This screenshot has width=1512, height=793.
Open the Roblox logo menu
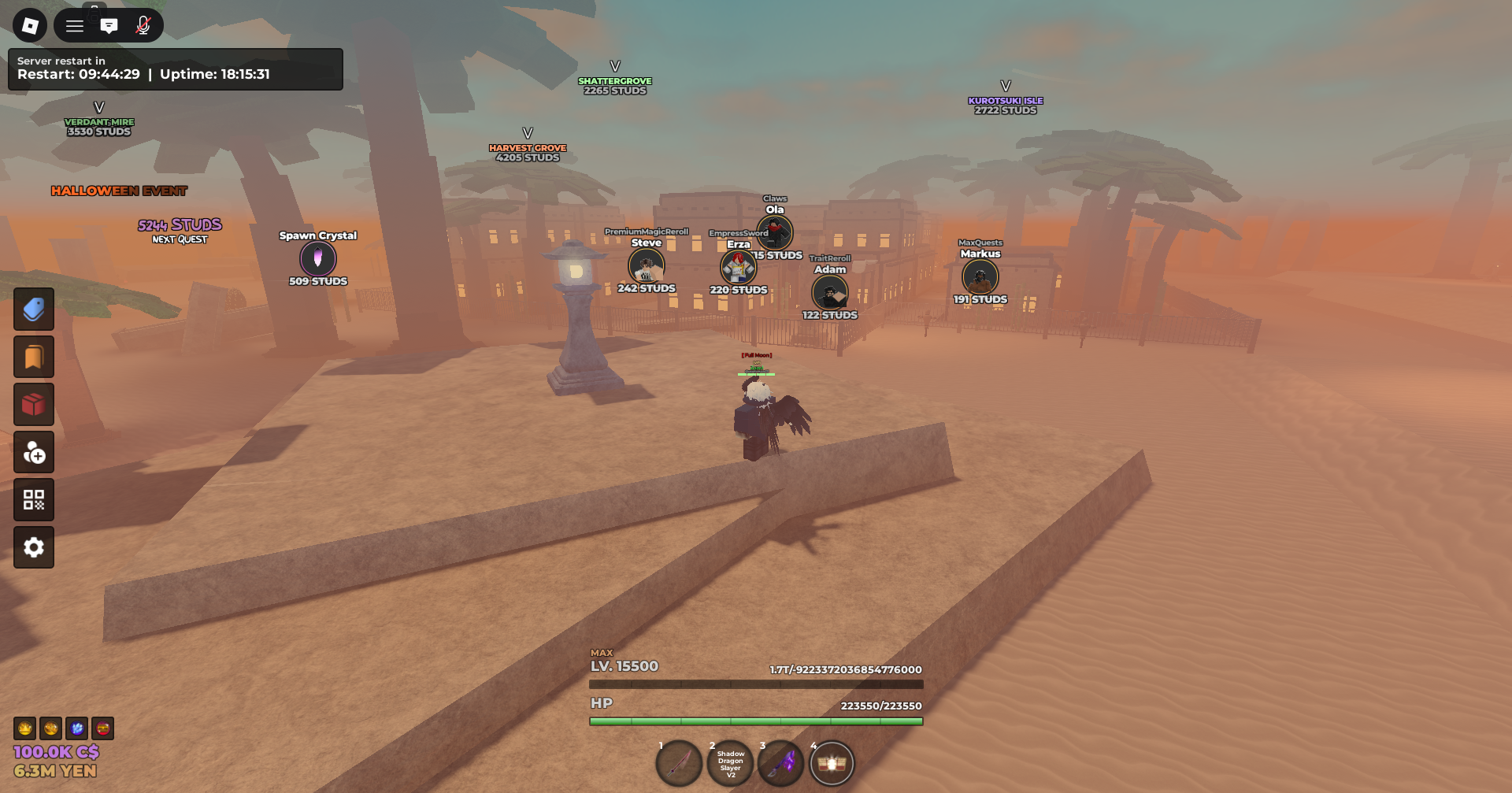[x=30, y=26]
